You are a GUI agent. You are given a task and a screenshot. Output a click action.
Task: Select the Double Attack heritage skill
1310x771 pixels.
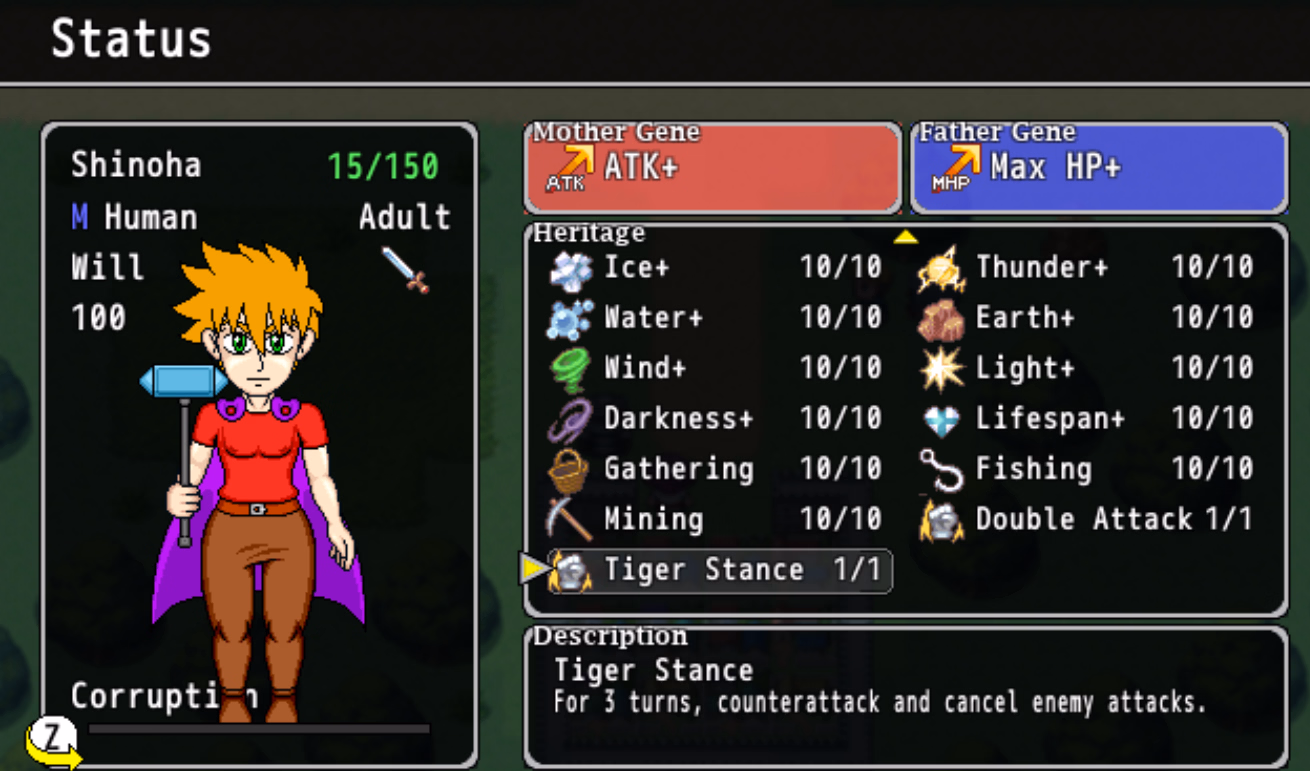click(1086, 519)
